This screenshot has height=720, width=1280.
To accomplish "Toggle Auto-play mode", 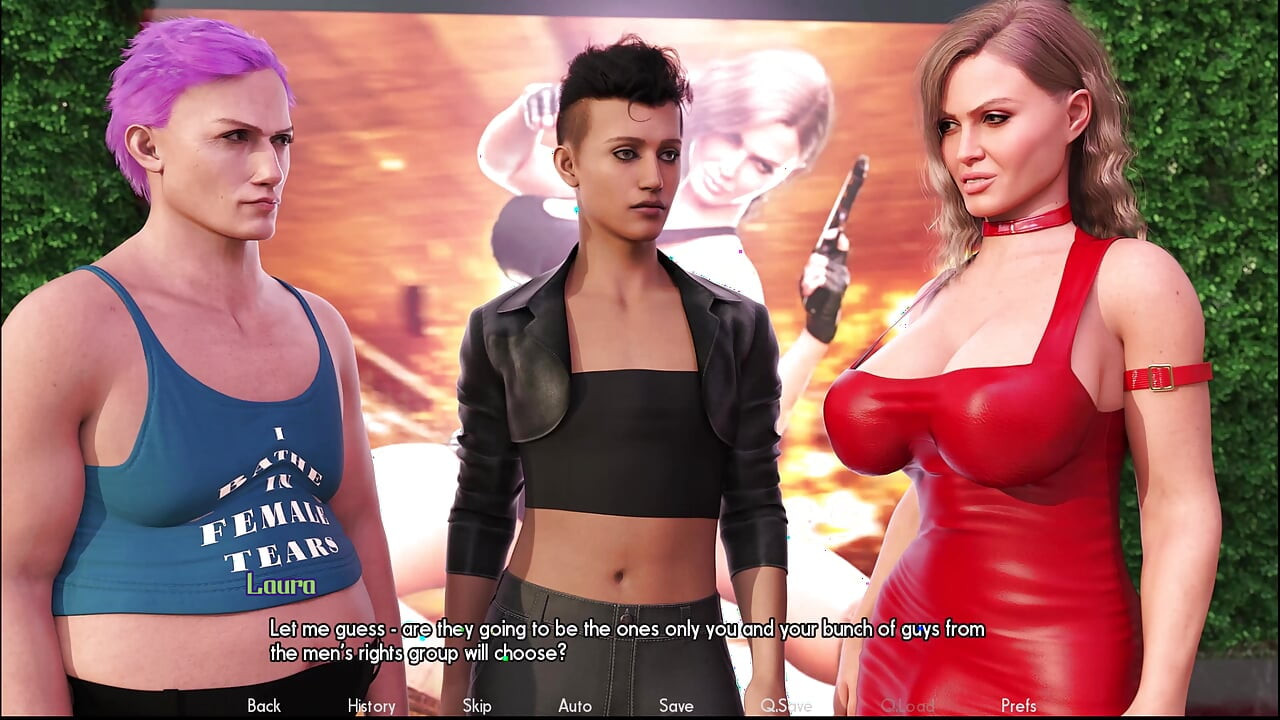I will pyautogui.click(x=575, y=706).
